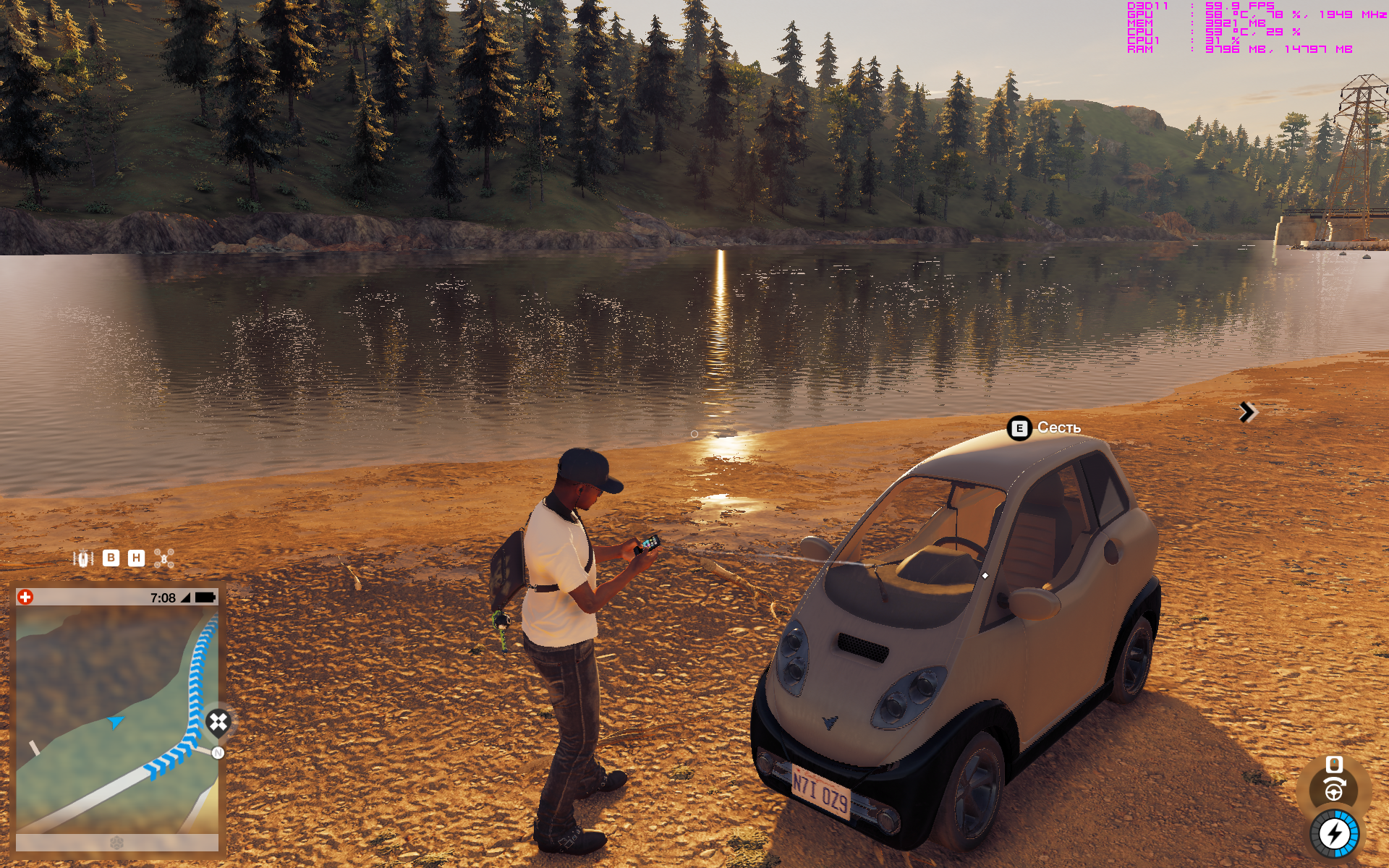Click the north compass marker on minimap
This screenshot has height=868, width=1389.
pos(218,753)
